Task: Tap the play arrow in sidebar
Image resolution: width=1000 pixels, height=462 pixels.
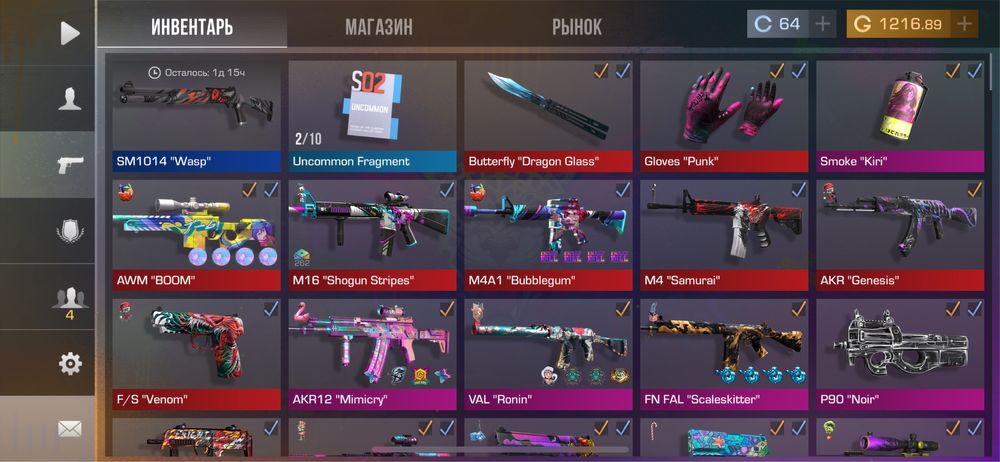Action: (x=69, y=33)
